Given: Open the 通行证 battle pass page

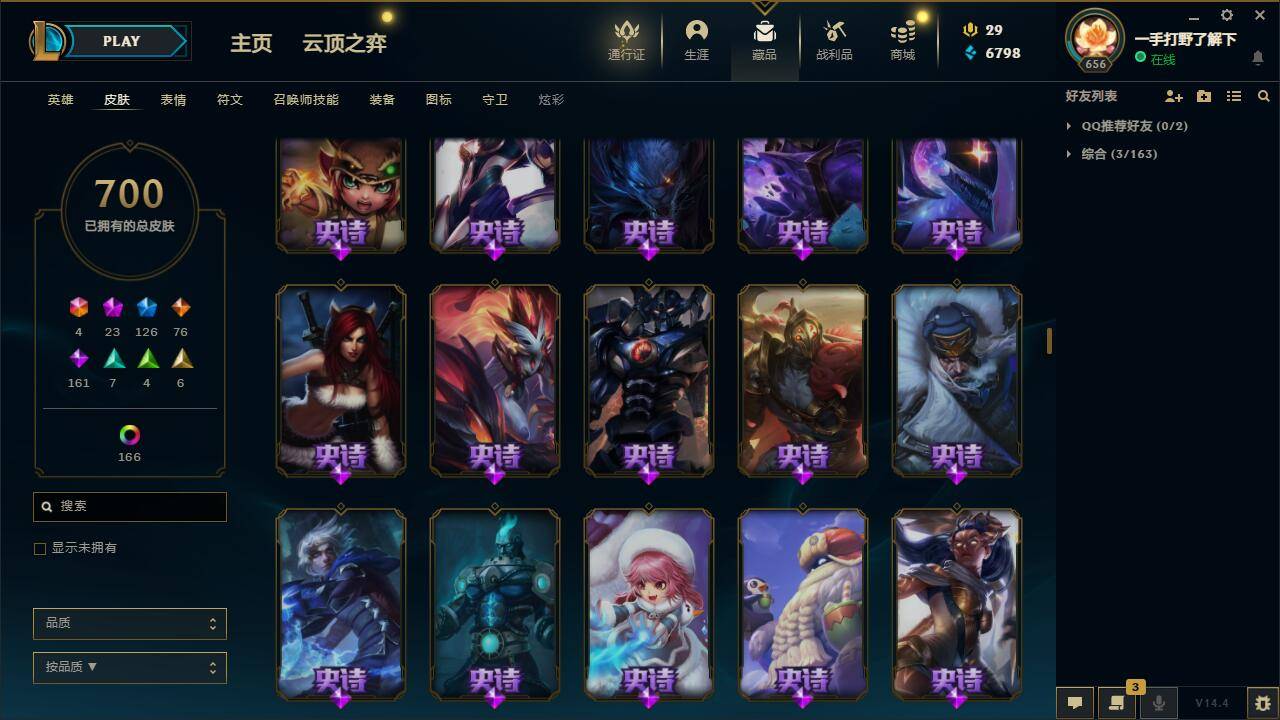Looking at the screenshot, I should 625,40.
